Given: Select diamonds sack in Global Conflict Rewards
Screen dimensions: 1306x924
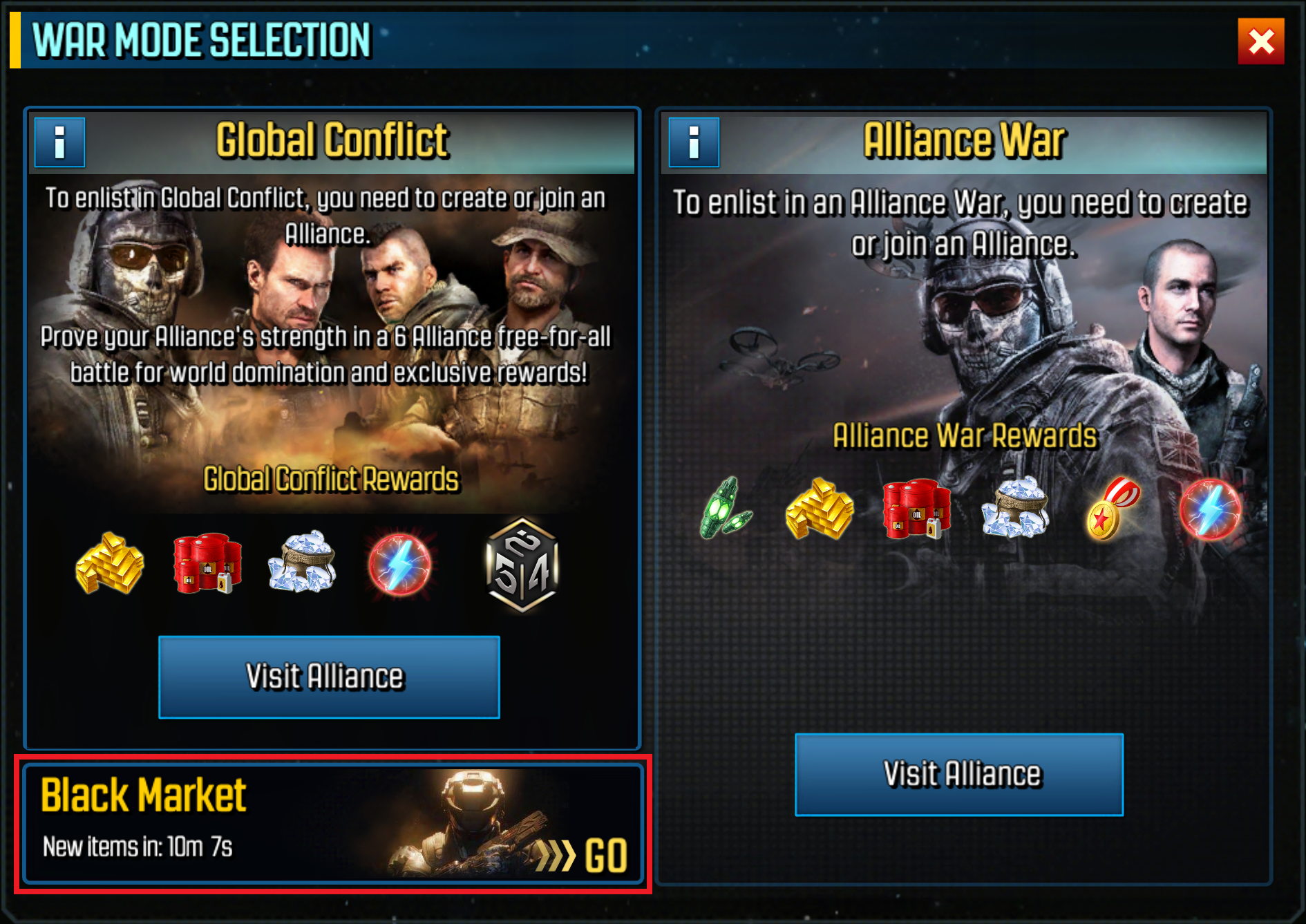Looking at the screenshot, I should coord(302,563).
